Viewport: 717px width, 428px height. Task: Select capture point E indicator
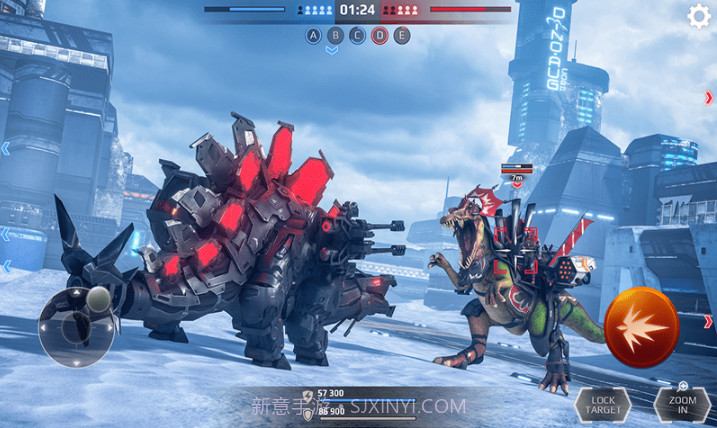402,36
